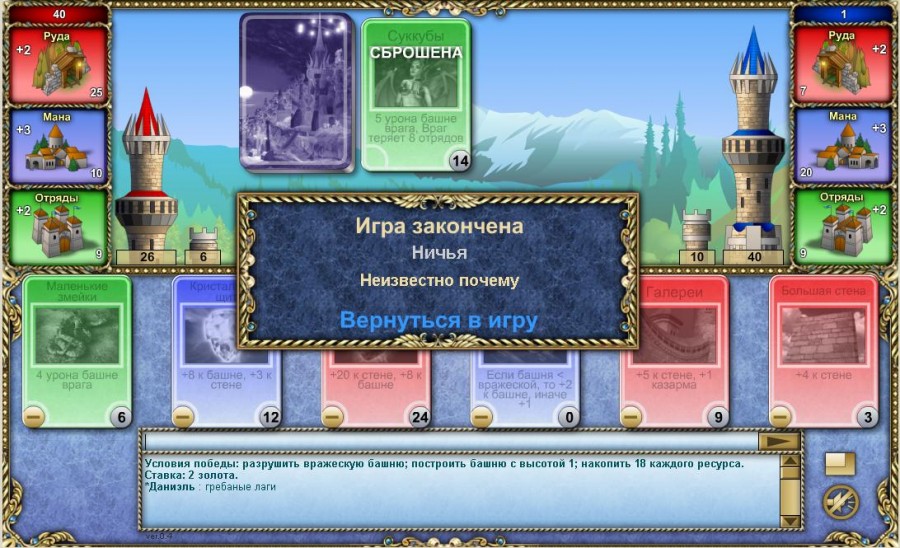Click the chat message input field
The width and height of the screenshot is (900, 548).
[450, 441]
